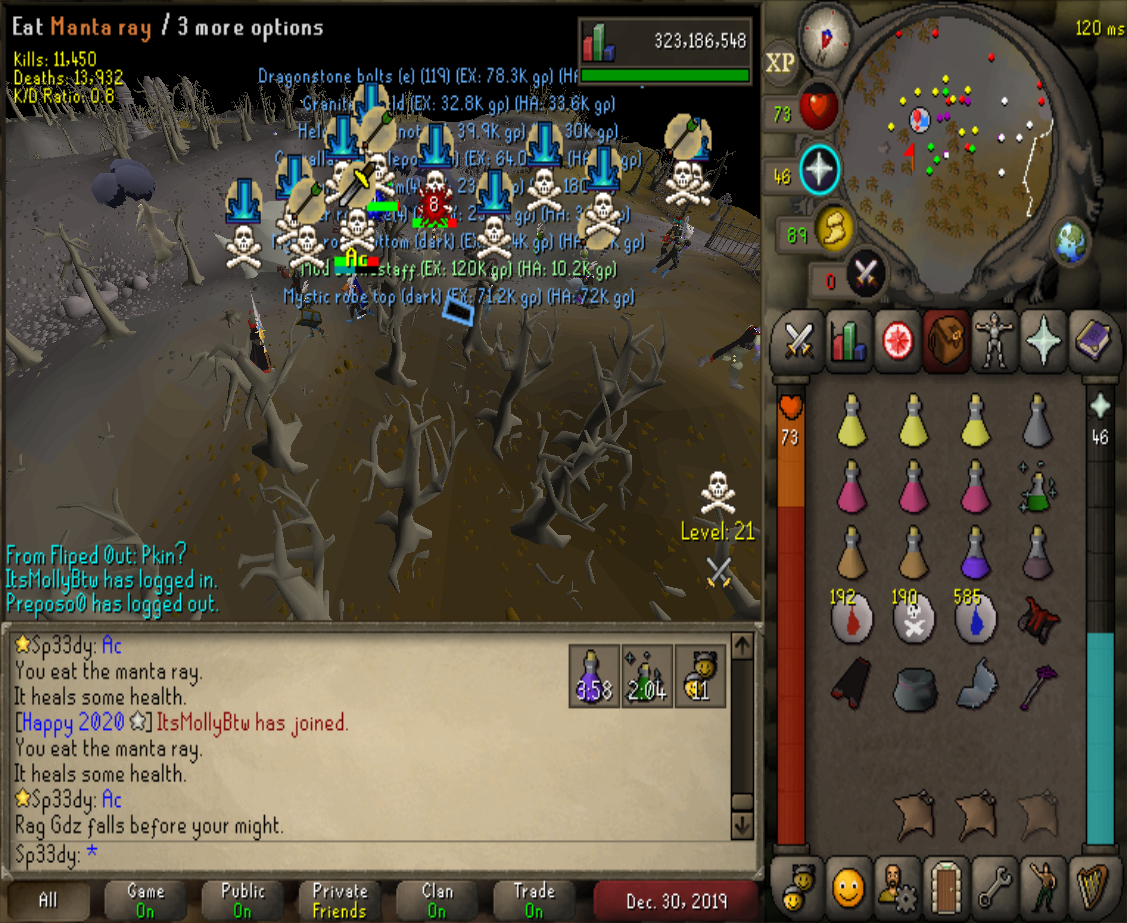
Task: Open the logout door tab
Action: pyautogui.click(x=944, y=884)
